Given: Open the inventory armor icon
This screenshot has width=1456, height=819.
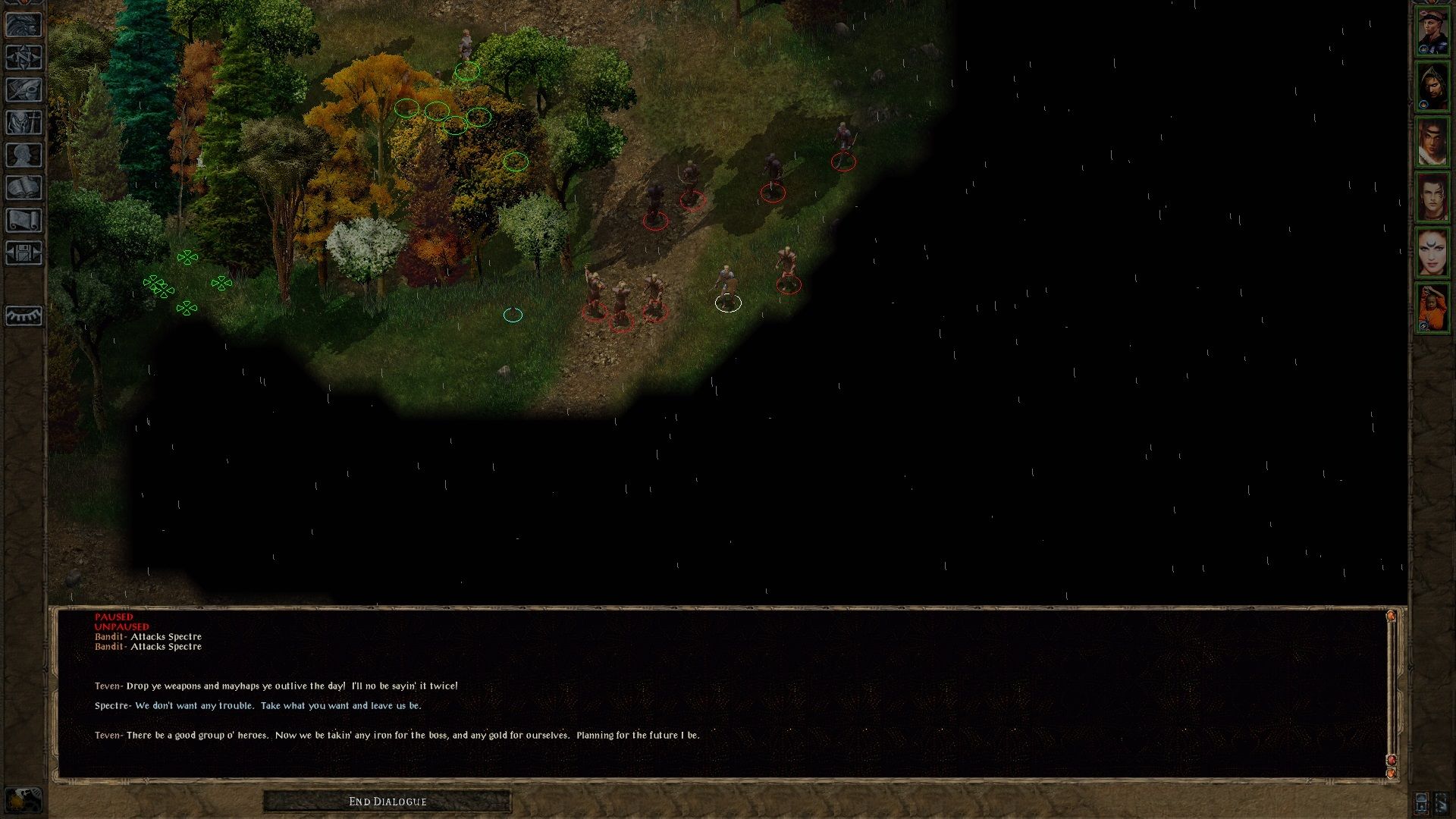Looking at the screenshot, I should coord(24,123).
